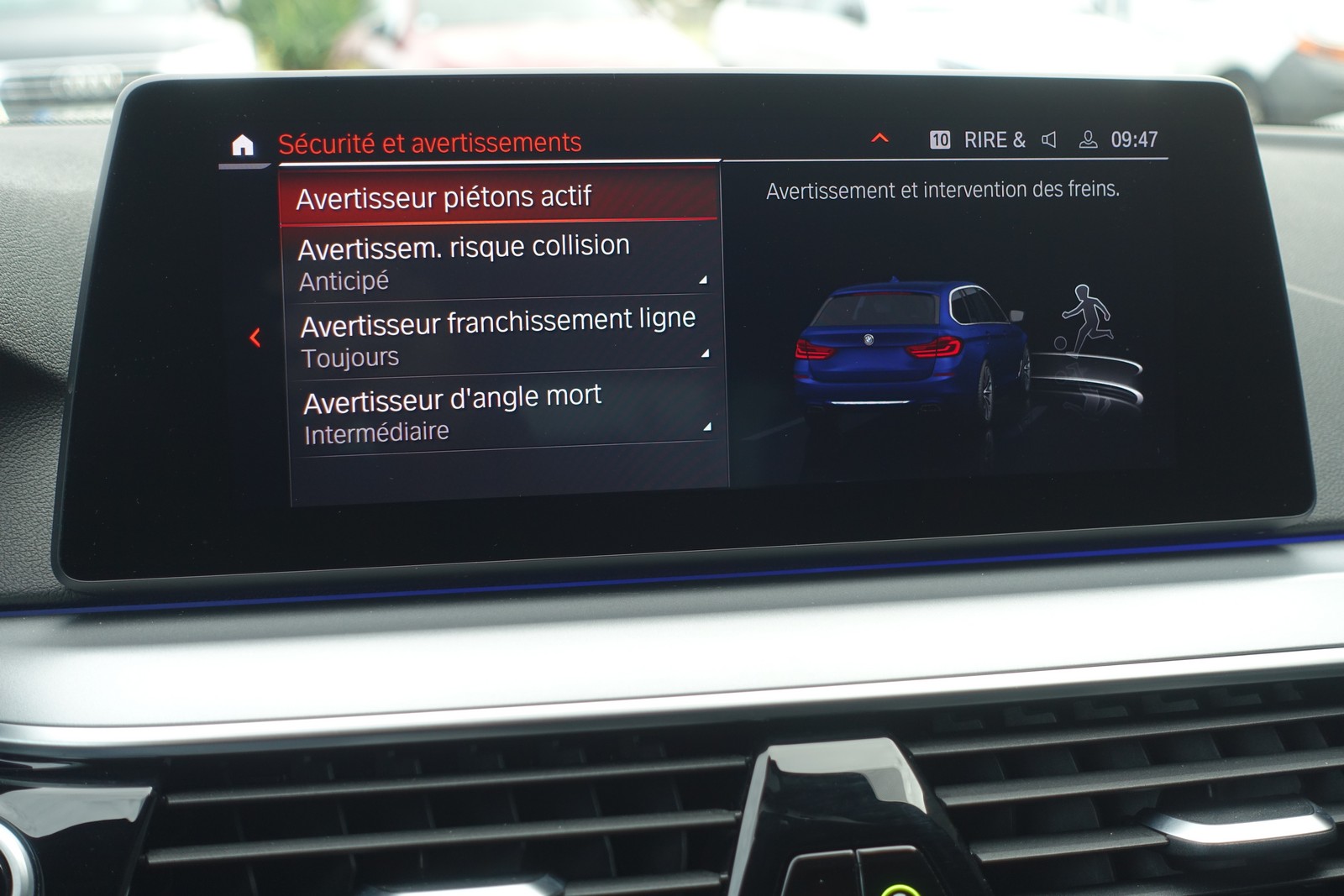Open the driver profile icon
1344x896 pixels.
click(1088, 139)
